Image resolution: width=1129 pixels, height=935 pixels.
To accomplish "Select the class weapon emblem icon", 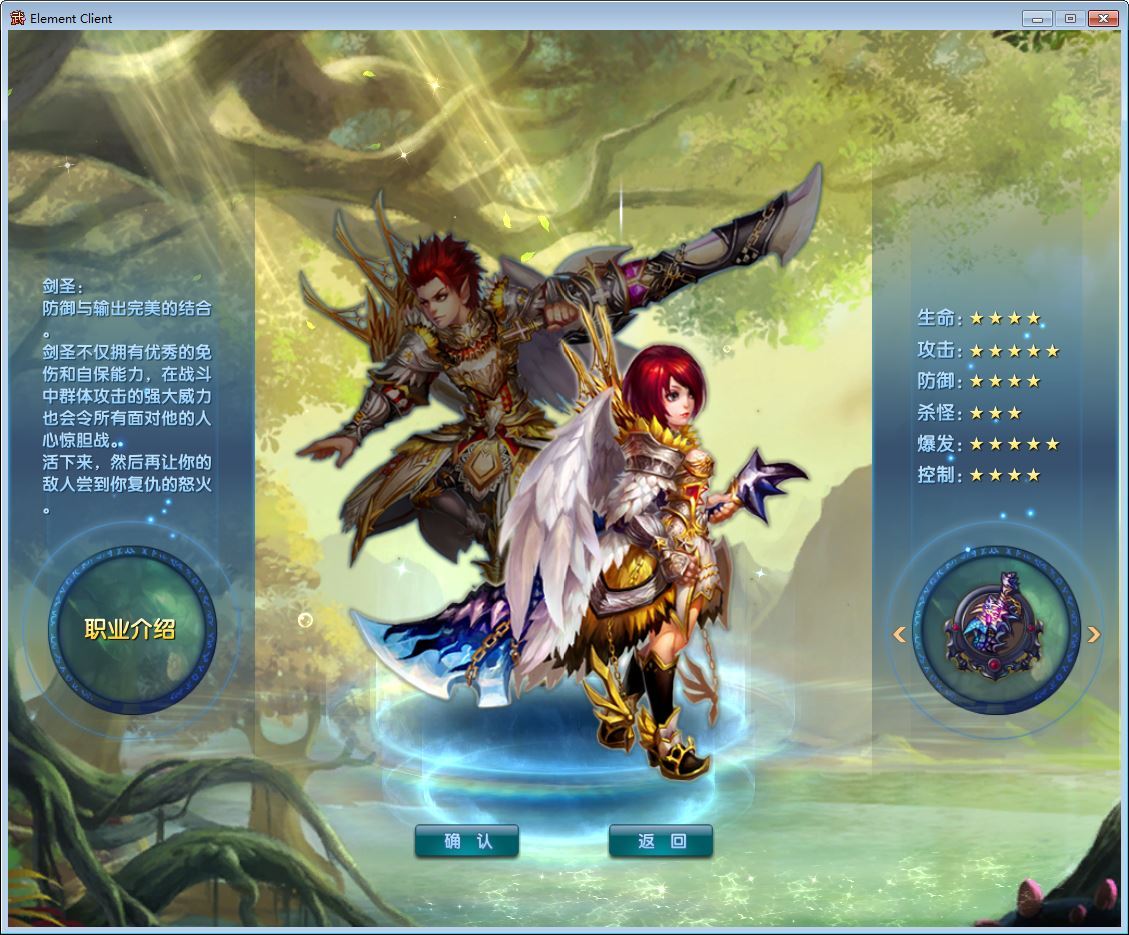I will tap(995, 629).
